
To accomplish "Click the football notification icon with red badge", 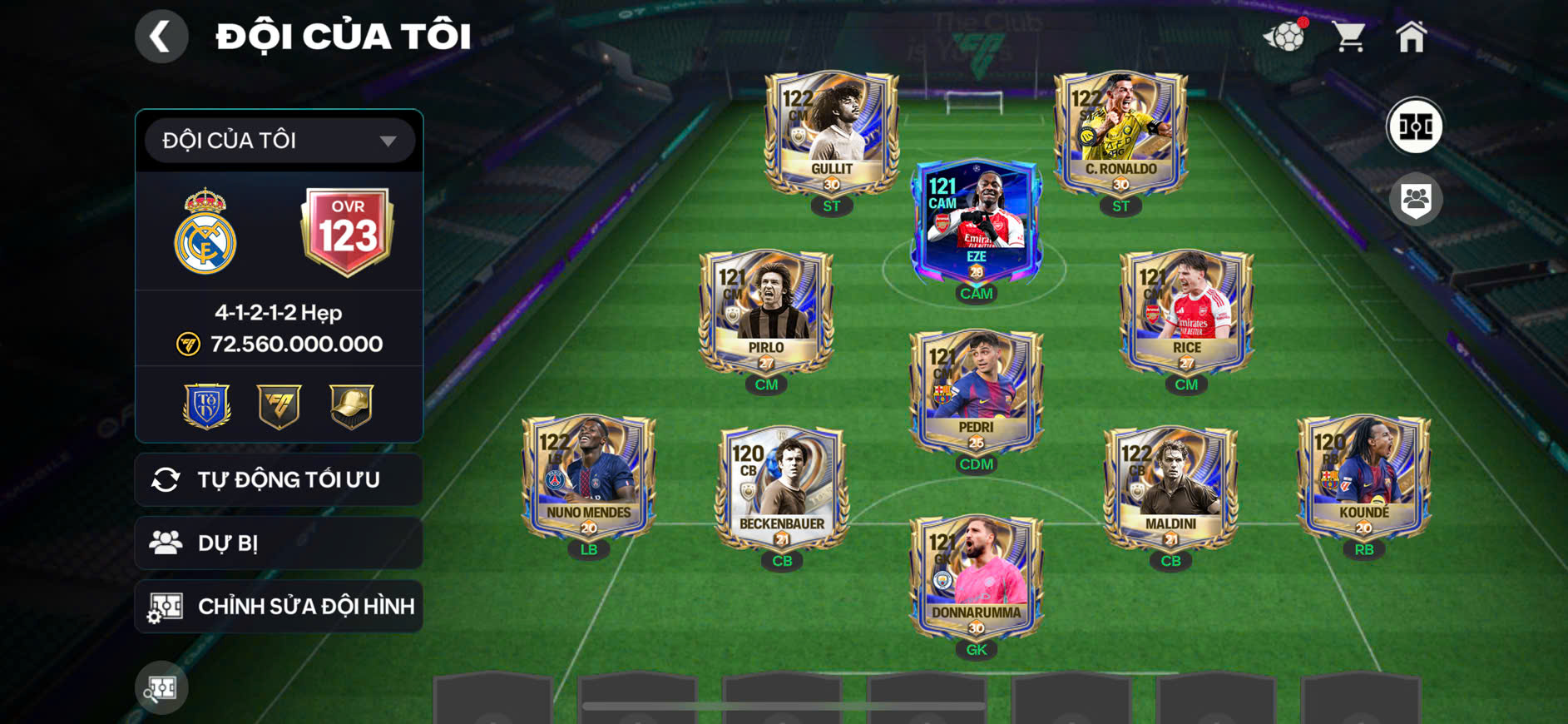I will (x=1286, y=35).
